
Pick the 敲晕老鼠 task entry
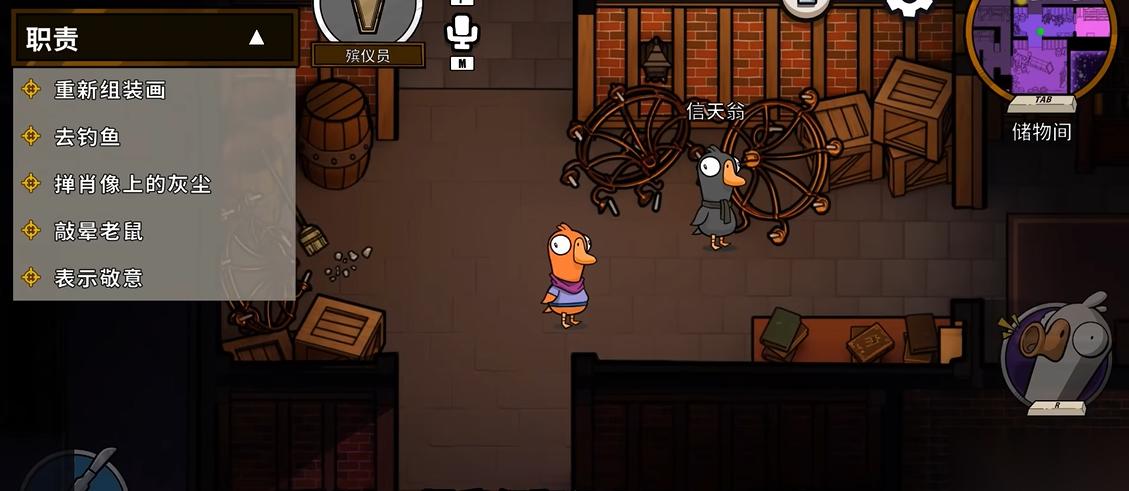point(99,231)
